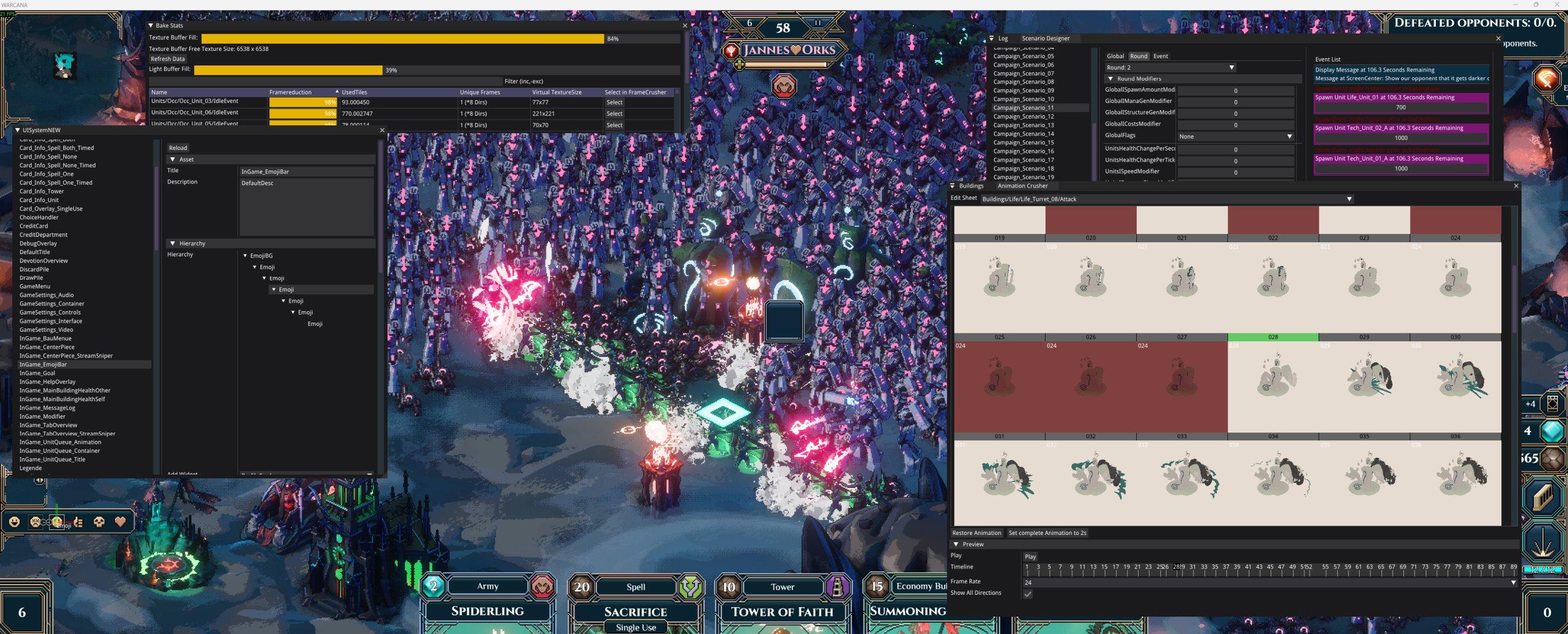The height and width of the screenshot is (634, 1568).
Task: Choose the Sacrifice spell card
Action: [636, 611]
